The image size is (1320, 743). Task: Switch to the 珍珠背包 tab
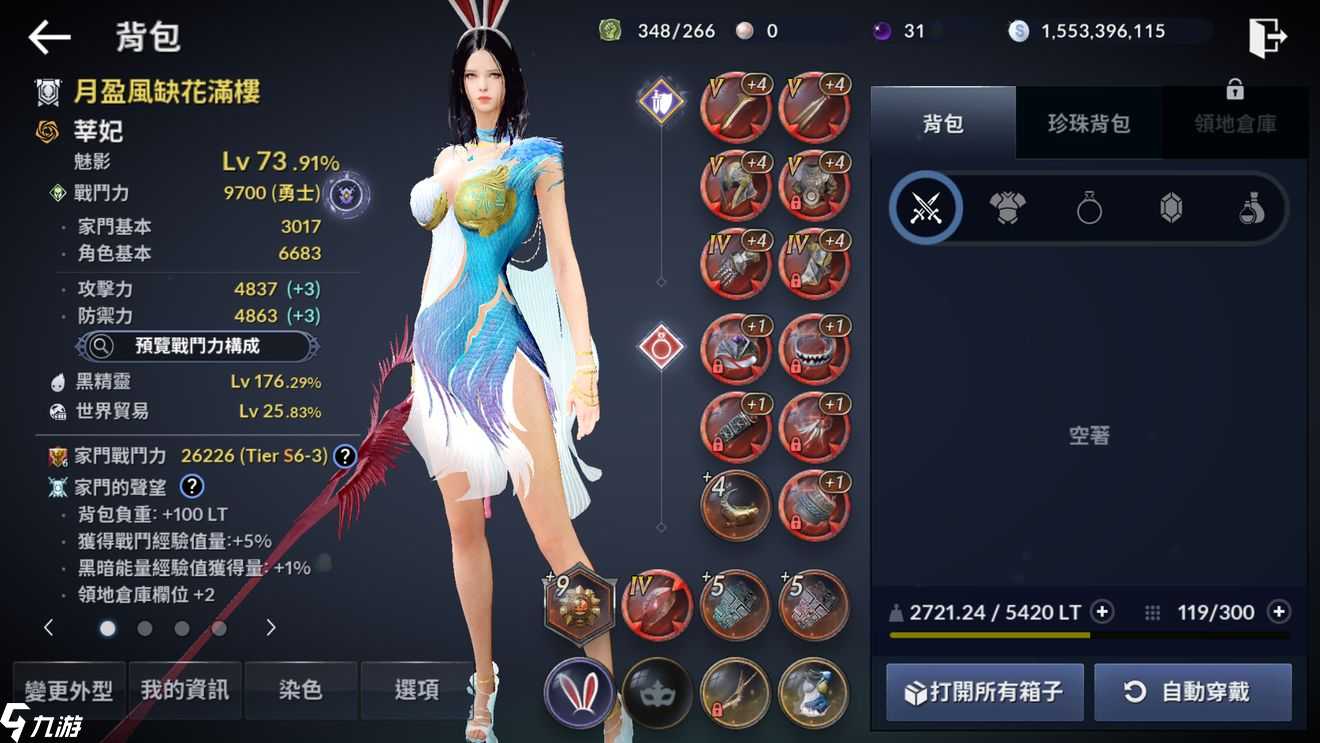[x=1088, y=124]
